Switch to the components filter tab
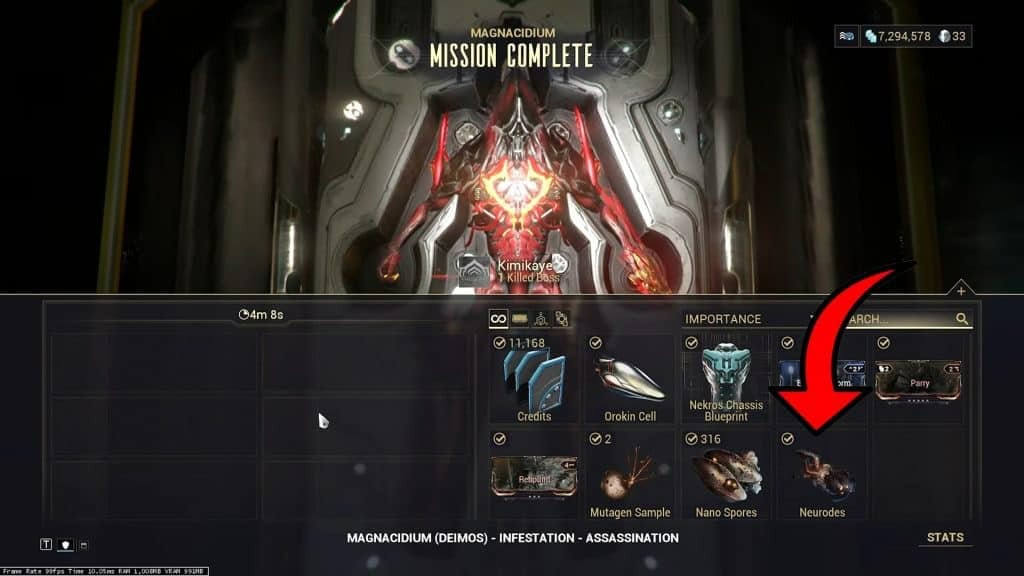1024x576 pixels. (x=564, y=319)
